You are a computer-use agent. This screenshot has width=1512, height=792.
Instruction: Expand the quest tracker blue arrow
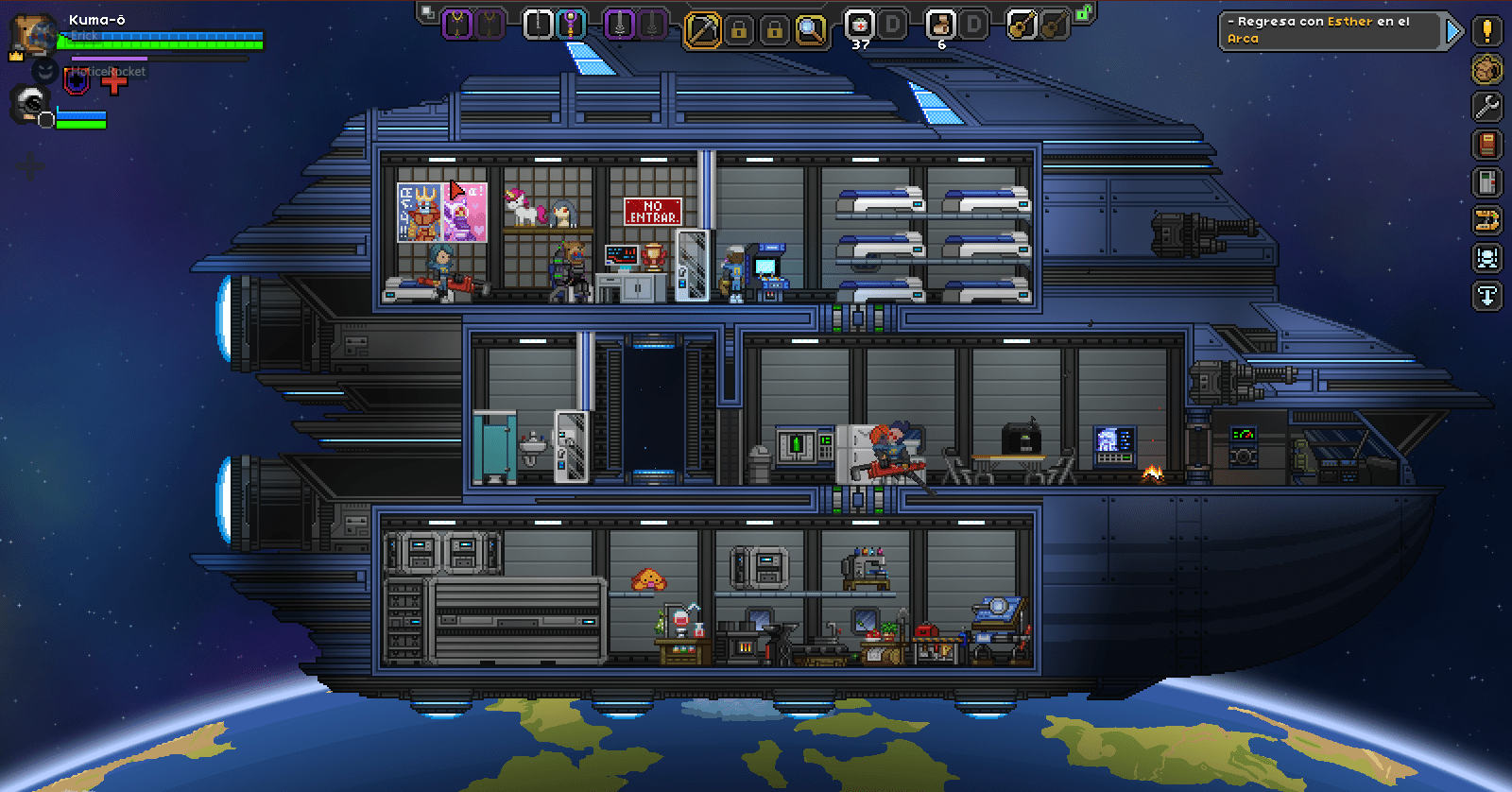pos(1454,31)
